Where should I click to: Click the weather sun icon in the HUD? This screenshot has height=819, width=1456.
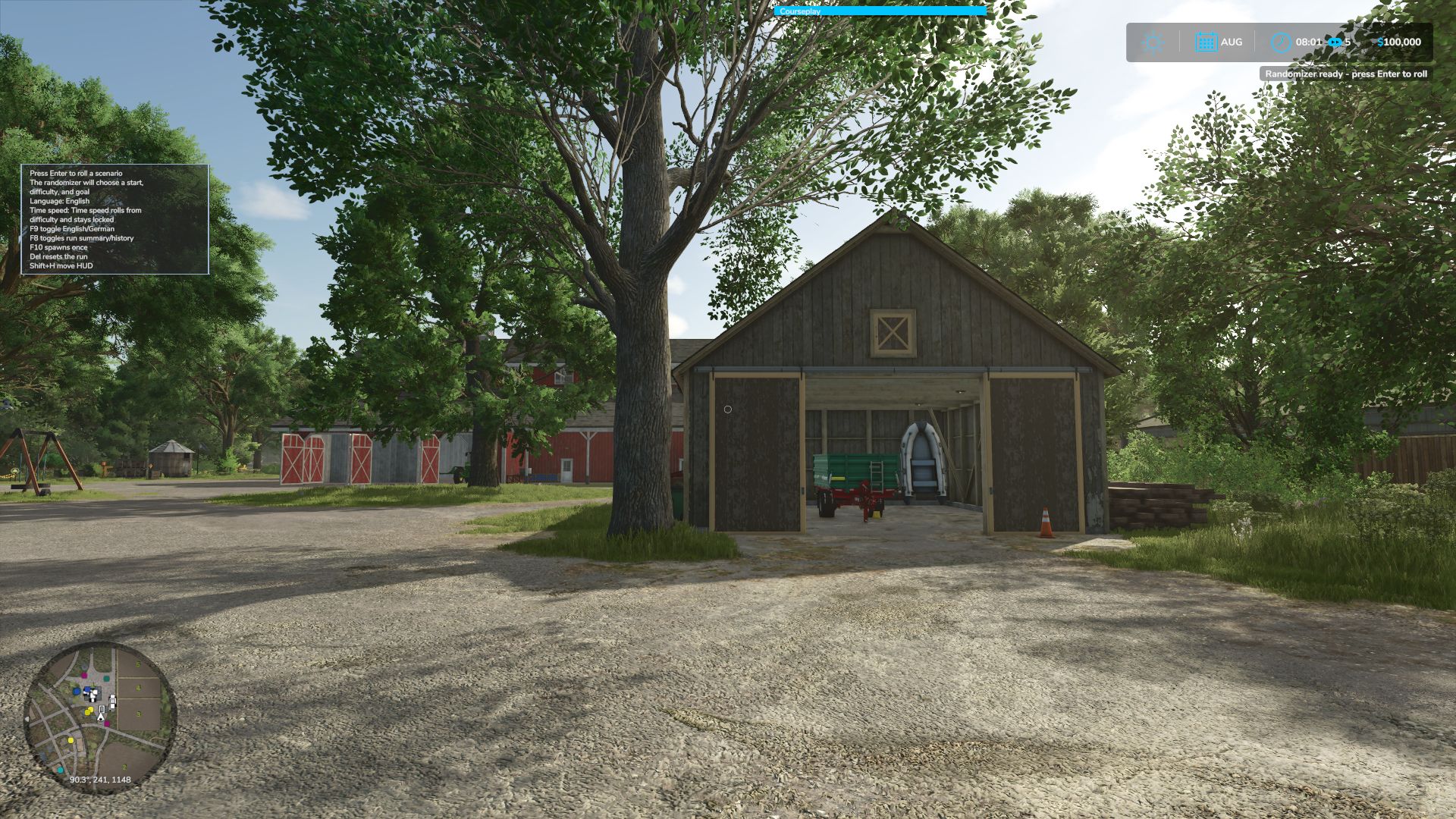click(1153, 42)
